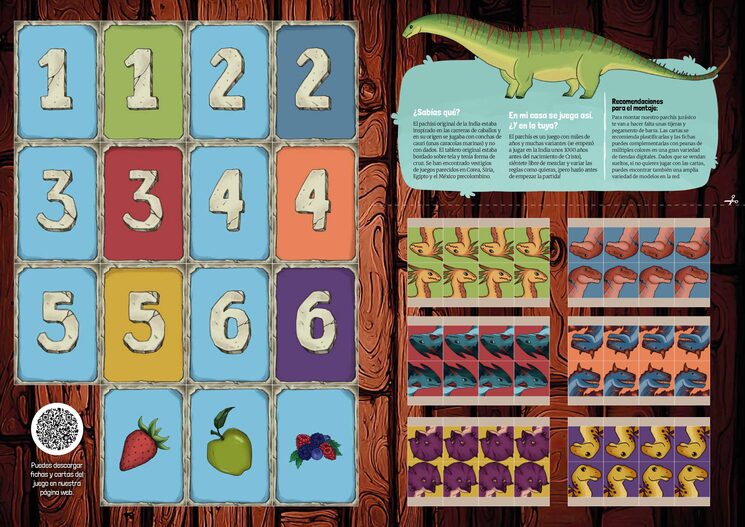Select the strawberry card
745x527 pixels.
[x=144, y=446]
